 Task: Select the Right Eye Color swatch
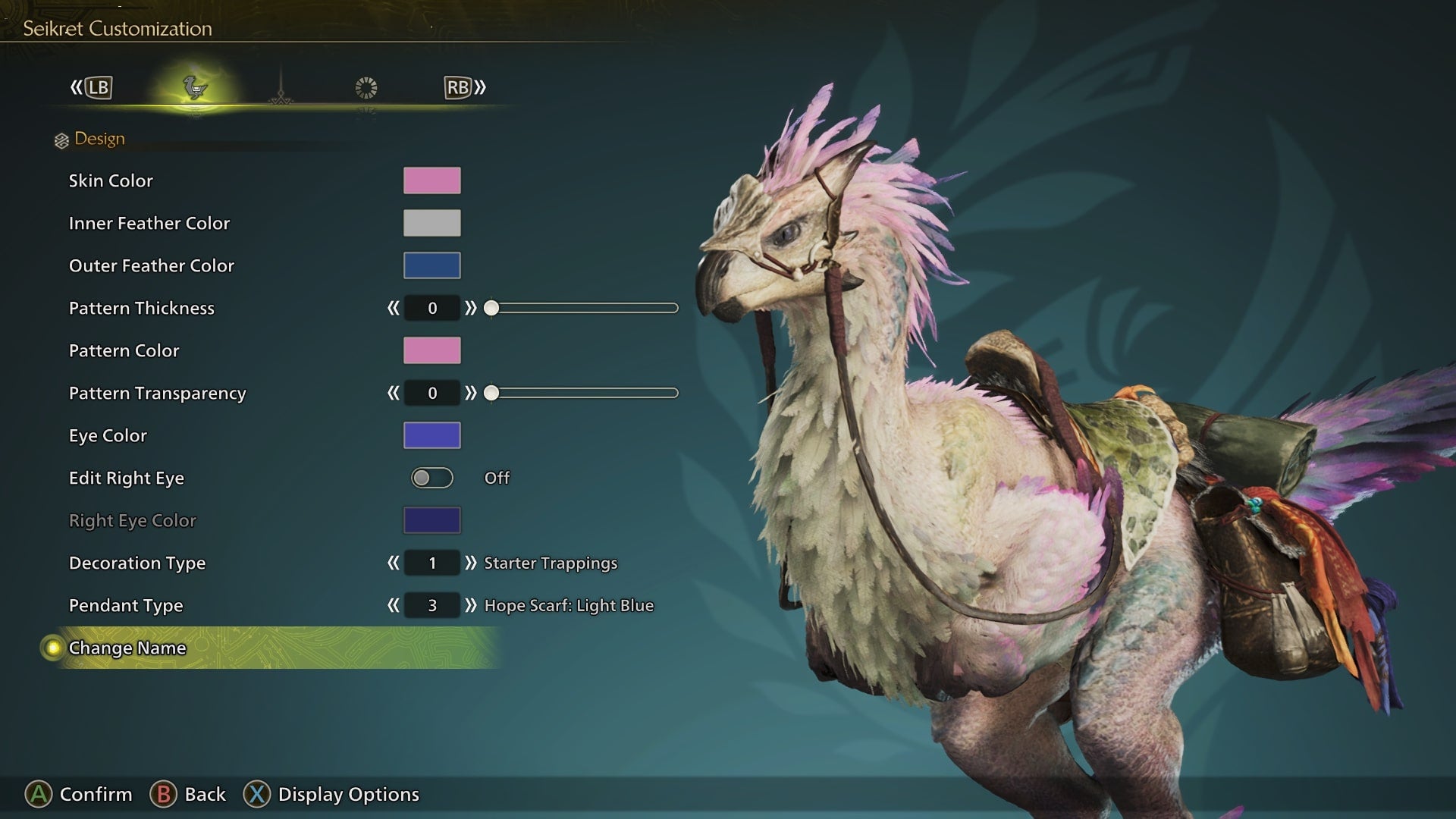431,520
